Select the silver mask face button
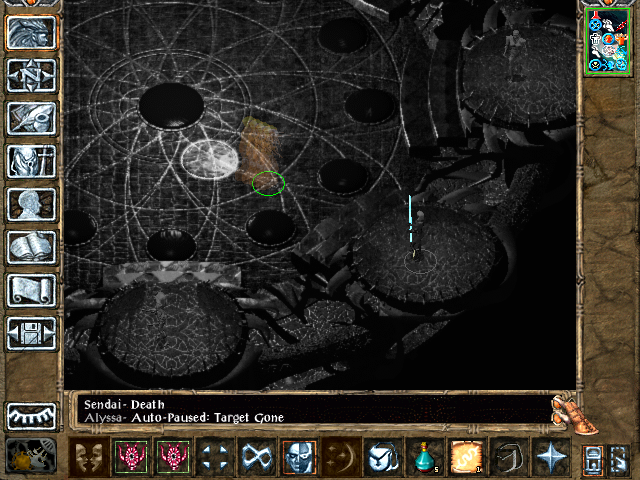Image resolution: width=640 pixels, height=480 pixels. click(x=298, y=458)
